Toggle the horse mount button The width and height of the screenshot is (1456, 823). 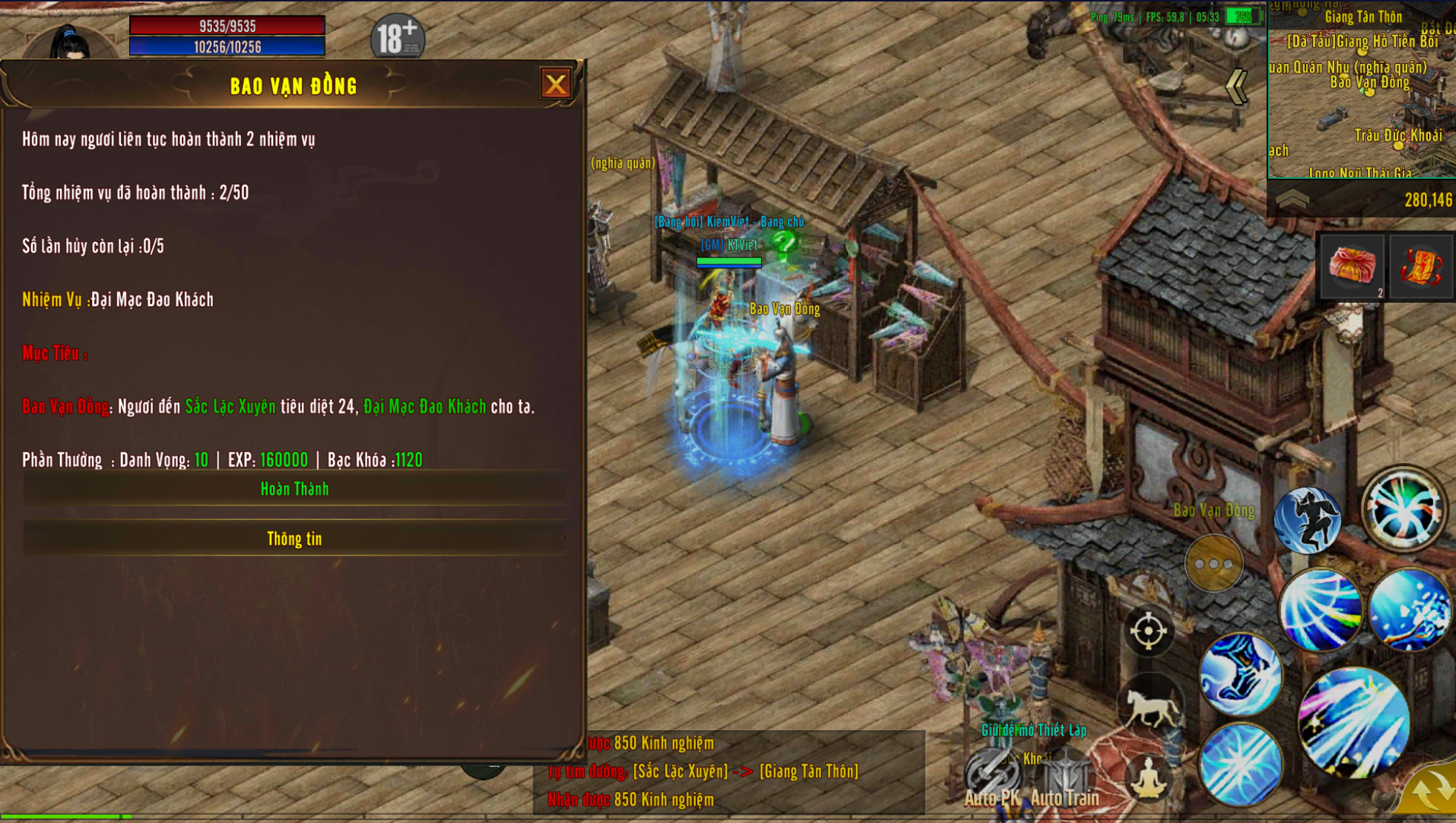tap(1150, 705)
